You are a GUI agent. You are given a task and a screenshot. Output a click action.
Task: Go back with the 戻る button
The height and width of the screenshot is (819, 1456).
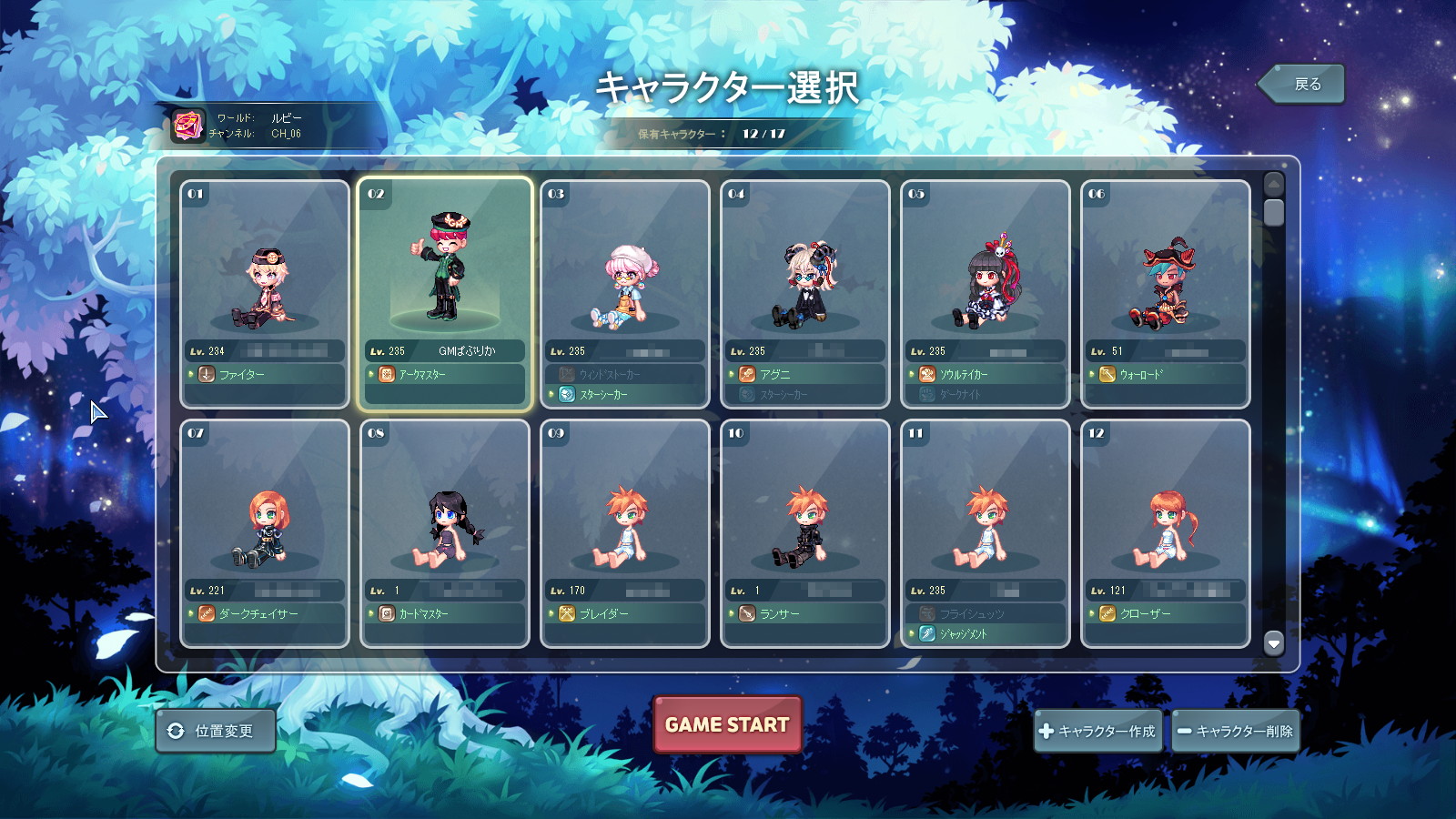tap(1303, 85)
